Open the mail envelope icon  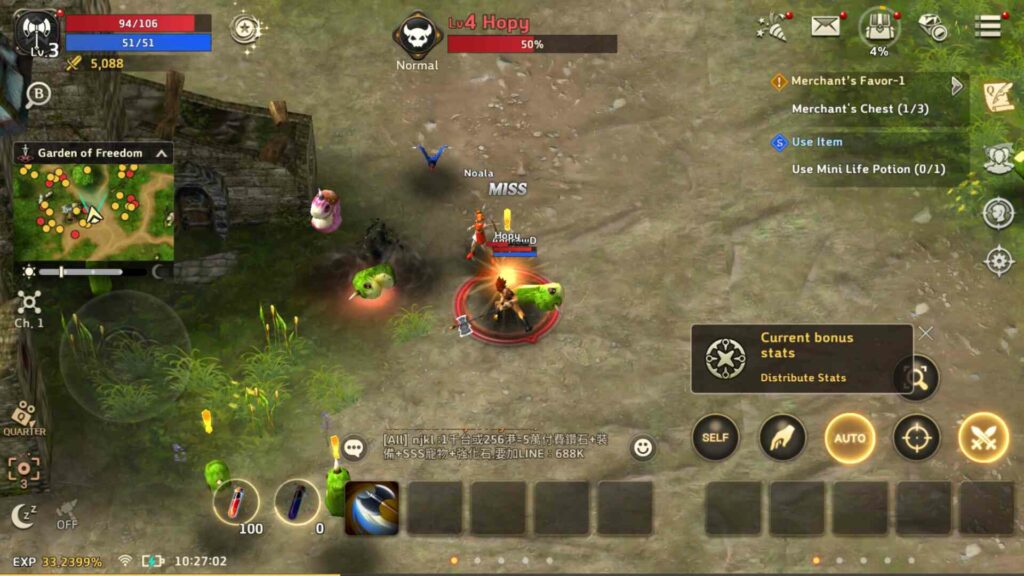tap(826, 27)
